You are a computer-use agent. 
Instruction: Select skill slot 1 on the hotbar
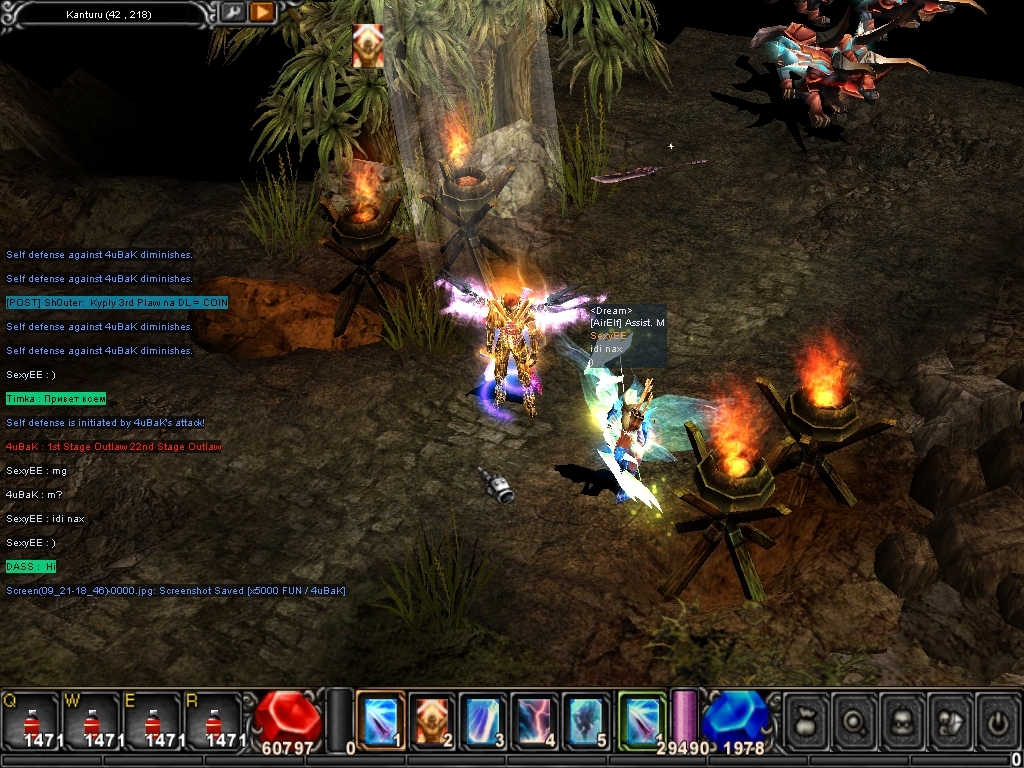click(x=380, y=720)
